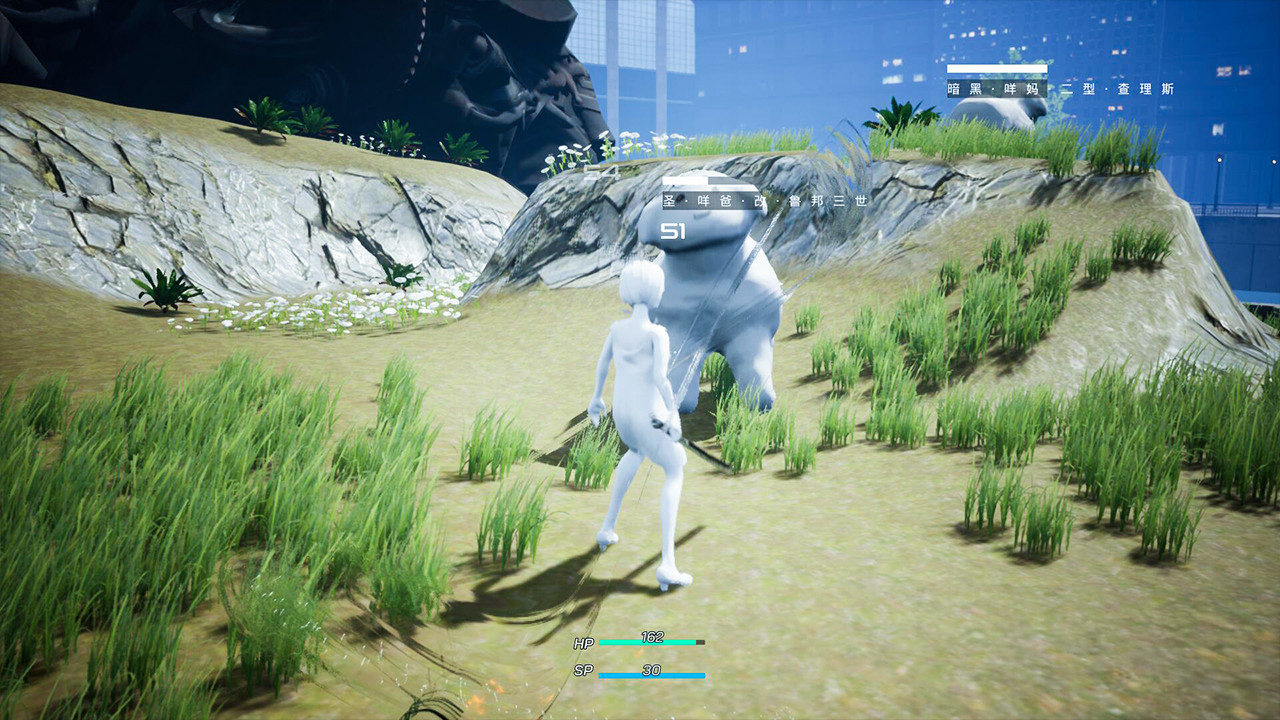Click the SP label
1280x720 pixels.
[x=585, y=670]
